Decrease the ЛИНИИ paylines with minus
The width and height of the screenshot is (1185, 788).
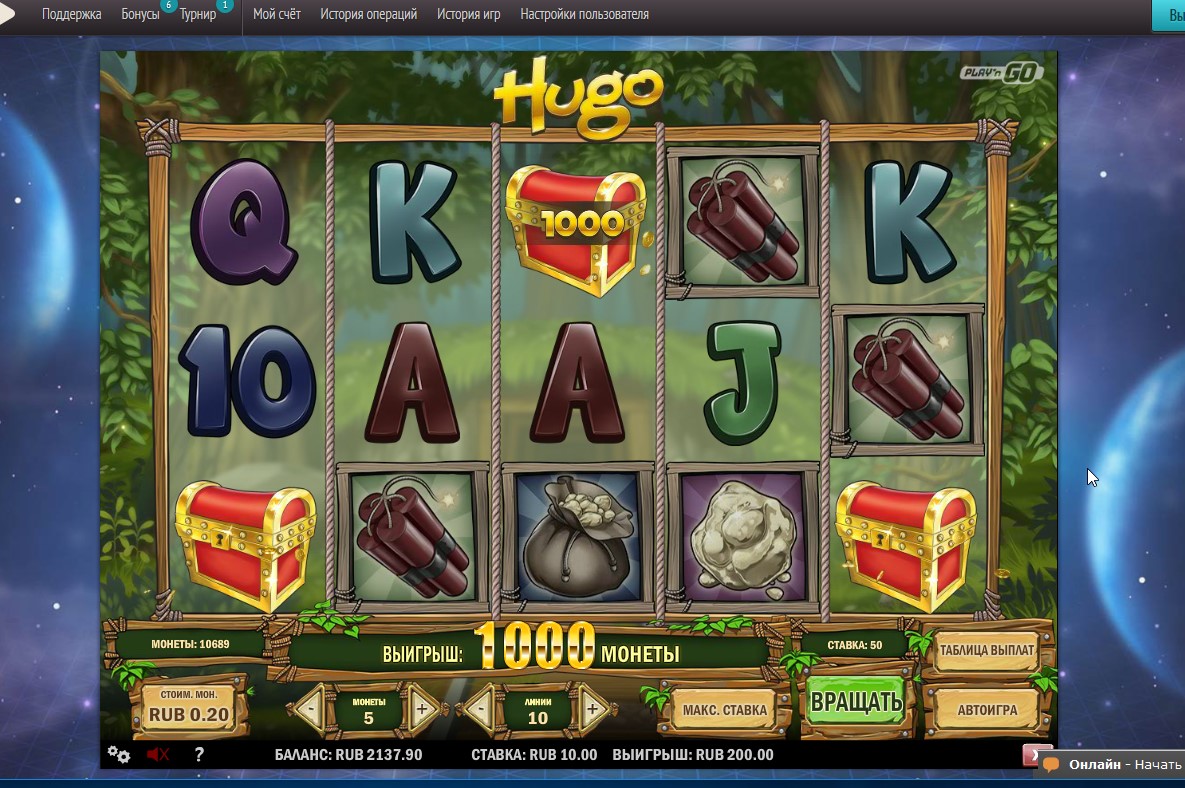[481, 709]
